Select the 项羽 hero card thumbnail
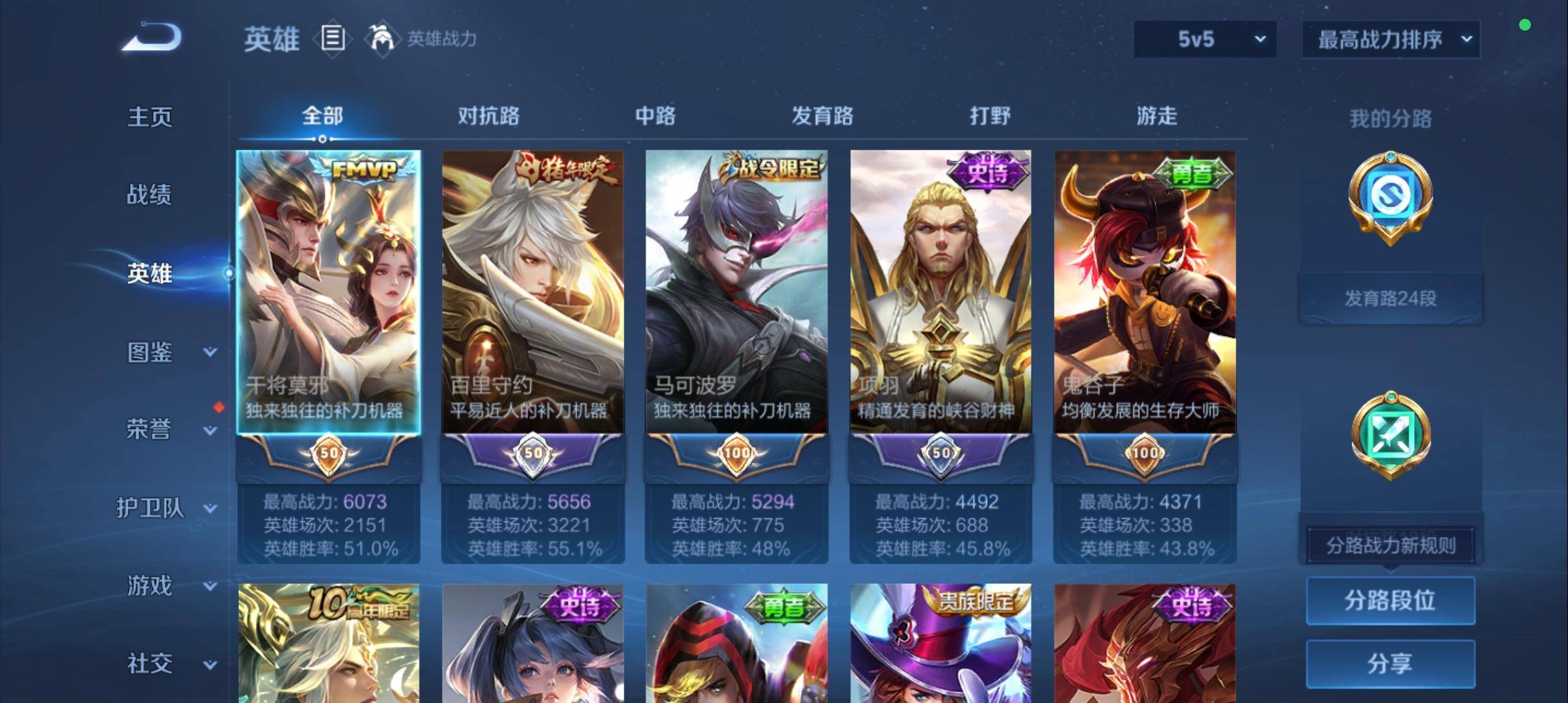Viewport: 1568px width, 703px height. (940, 286)
